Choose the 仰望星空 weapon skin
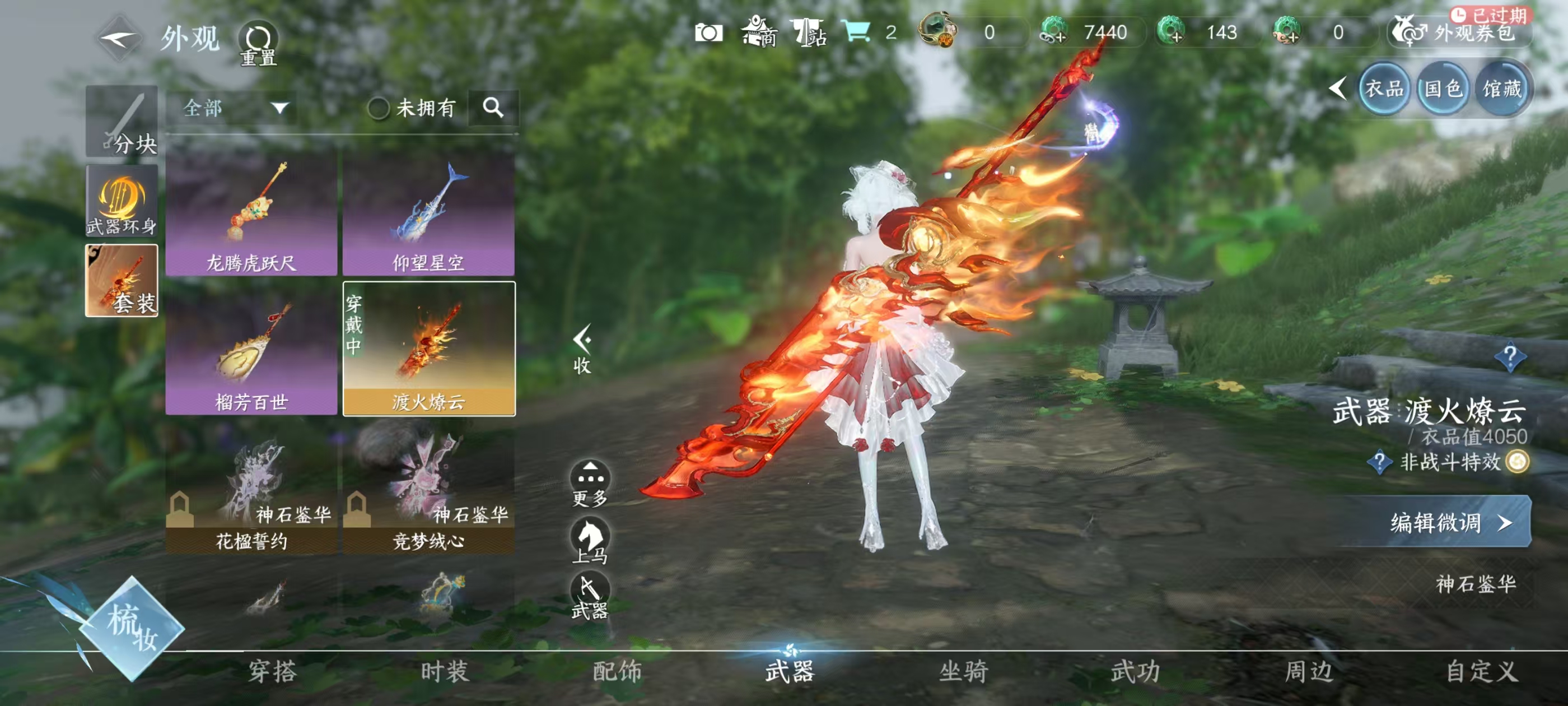This screenshot has width=1568, height=706. pos(428,213)
